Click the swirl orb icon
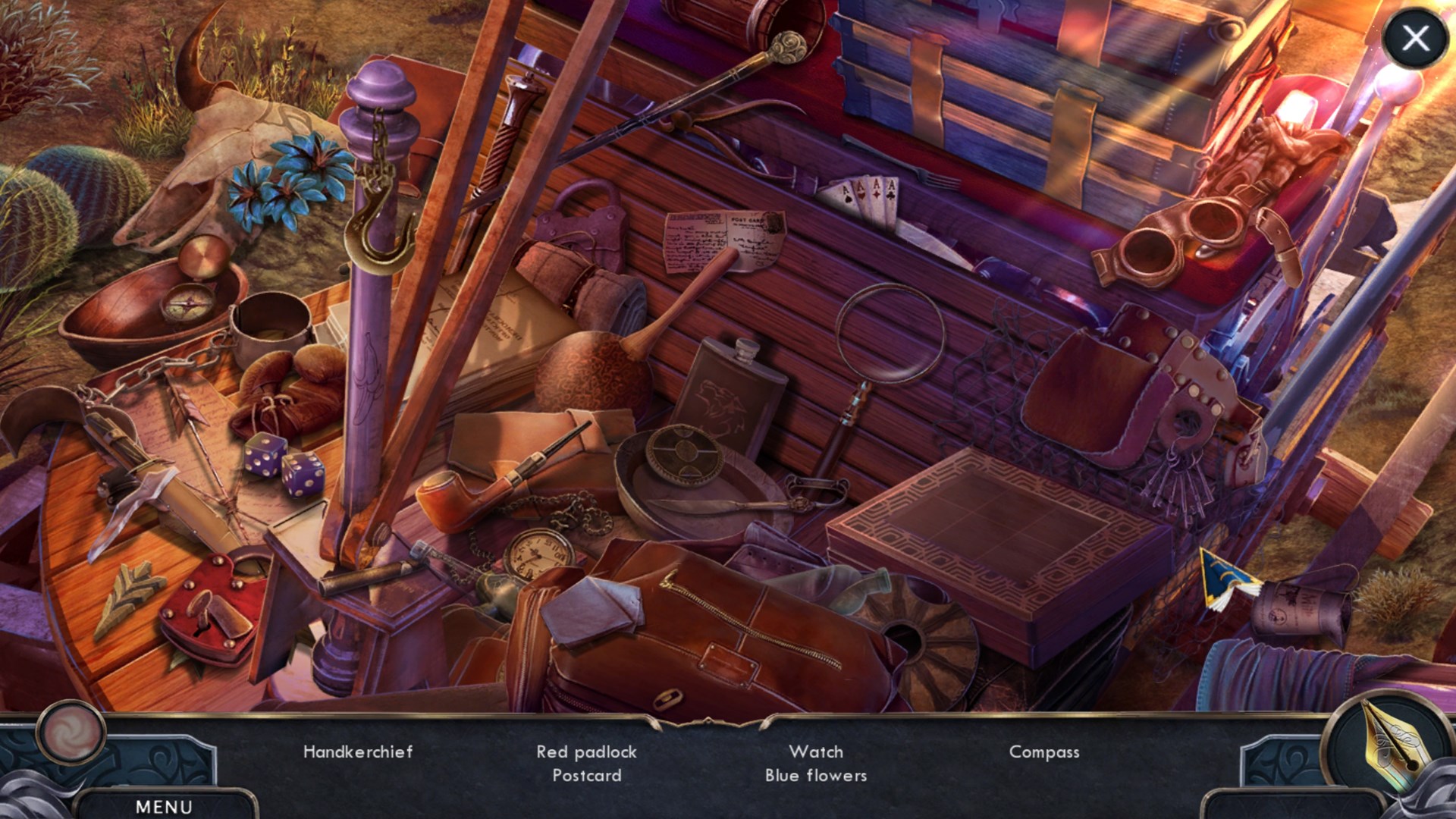The width and height of the screenshot is (1456, 819). click(72, 733)
